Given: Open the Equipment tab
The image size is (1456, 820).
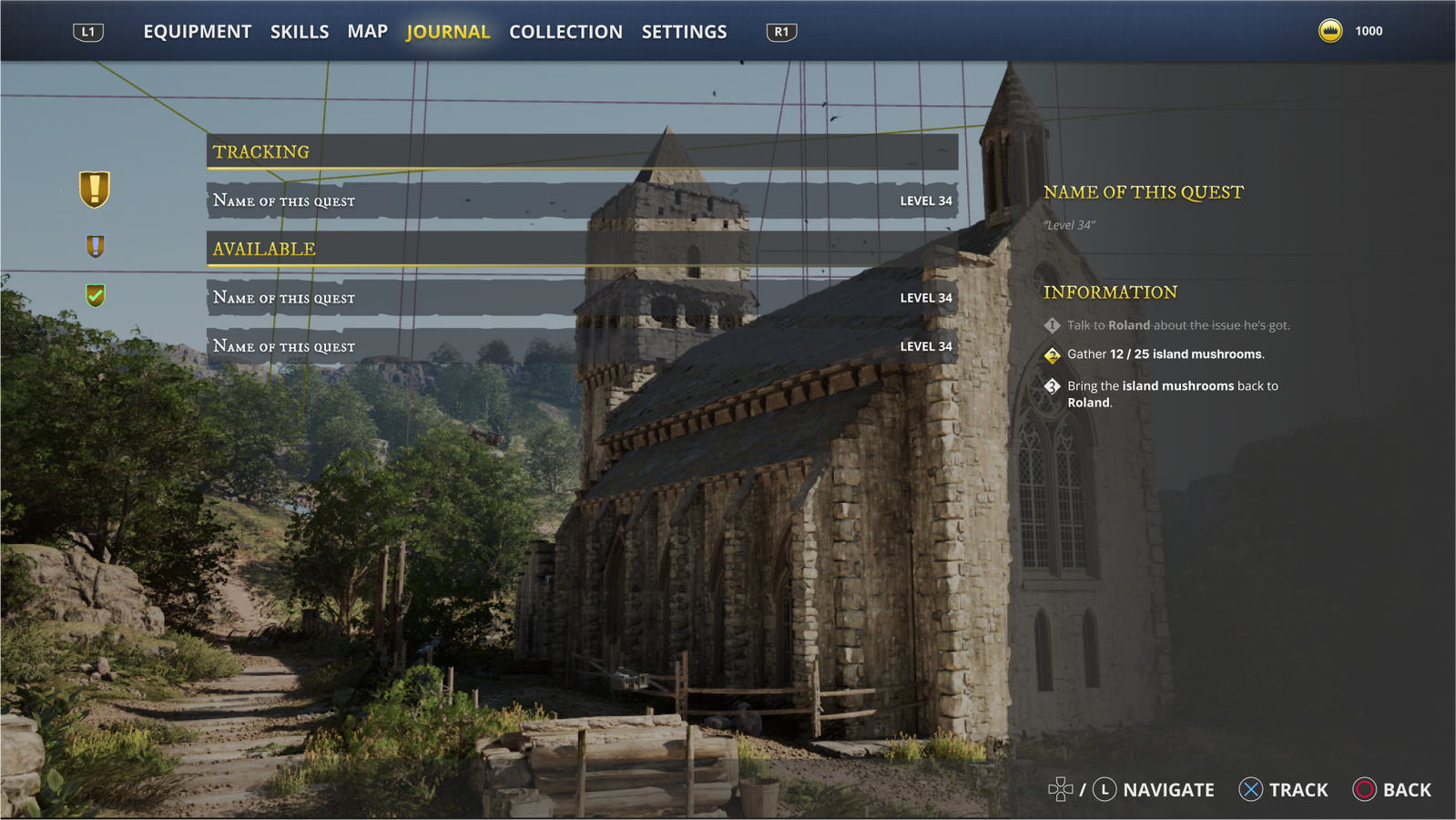Looking at the screenshot, I should [197, 32].
